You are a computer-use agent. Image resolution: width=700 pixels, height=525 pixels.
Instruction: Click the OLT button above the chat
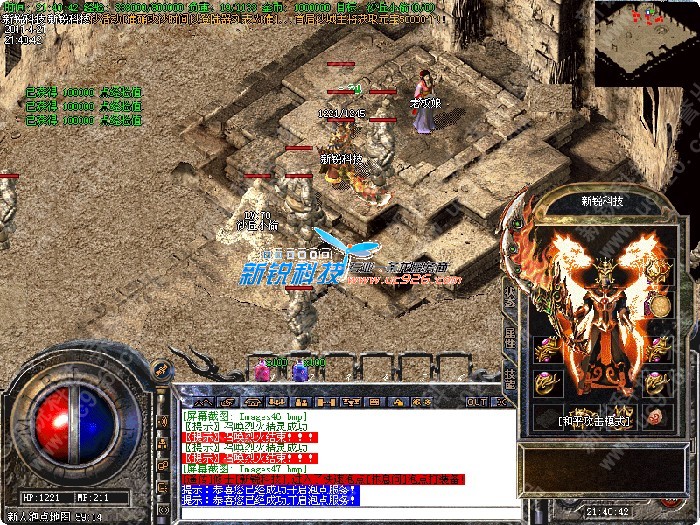point(477,401)
